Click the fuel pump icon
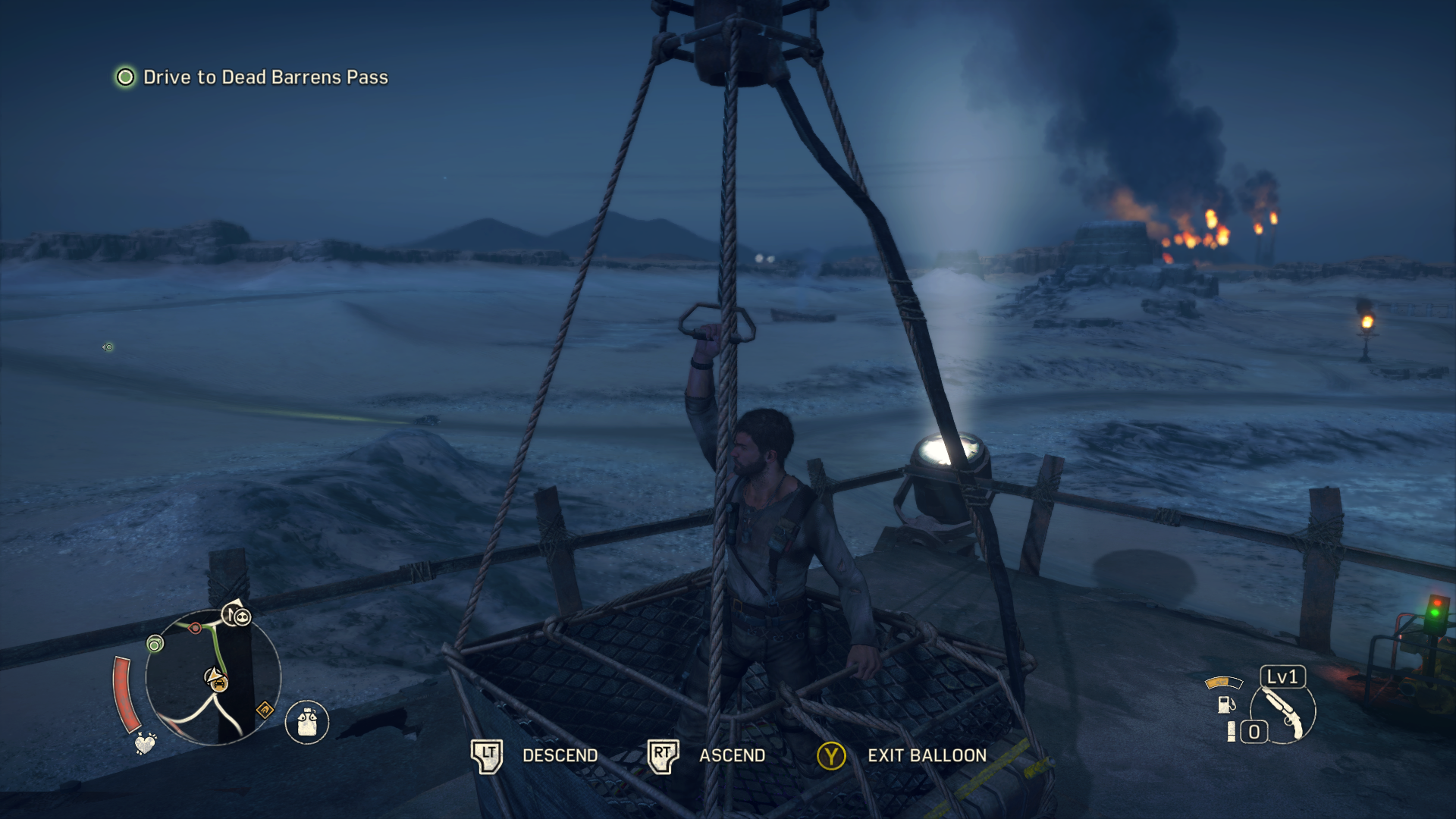 pyautogui.click(x=1225, y=704)
